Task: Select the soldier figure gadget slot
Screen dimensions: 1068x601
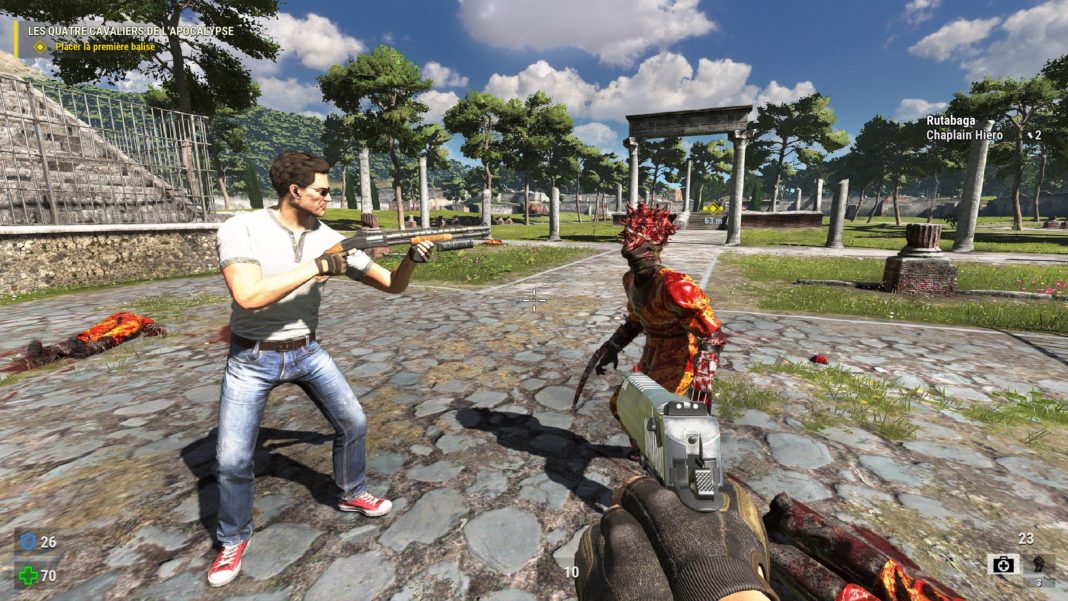Action: (x=1037, y=565)
